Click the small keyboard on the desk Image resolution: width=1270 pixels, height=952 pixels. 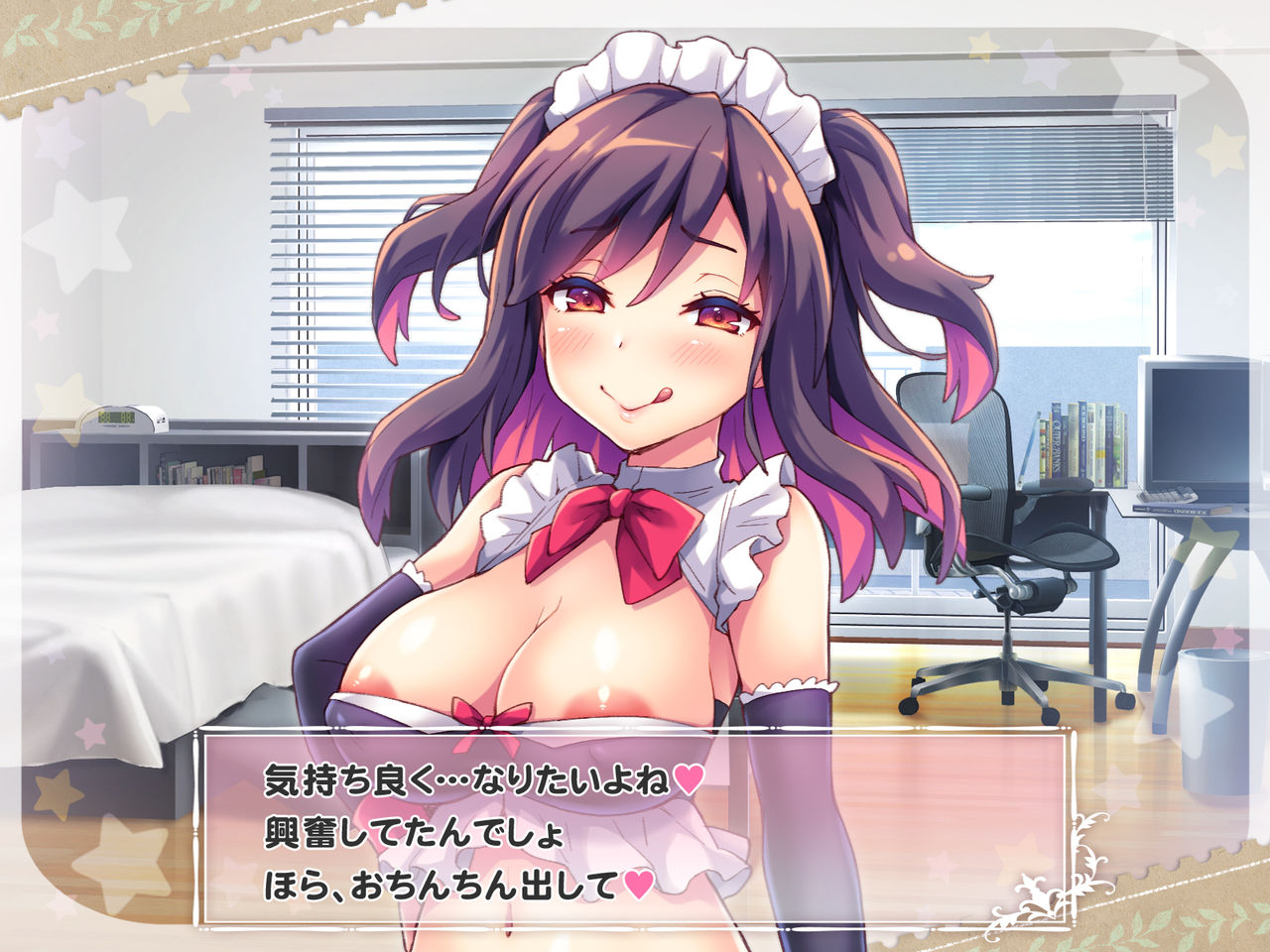point(1167,495)
